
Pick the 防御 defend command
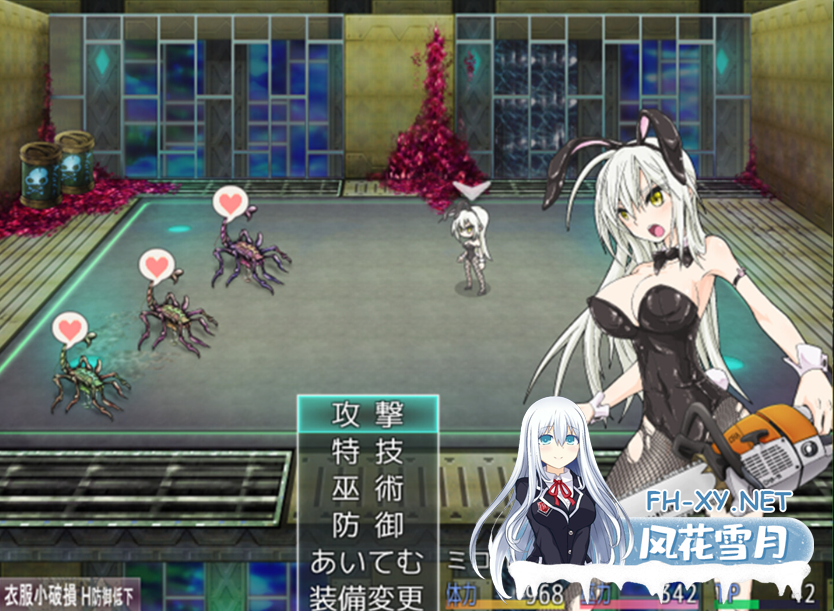tap(367, 524)
